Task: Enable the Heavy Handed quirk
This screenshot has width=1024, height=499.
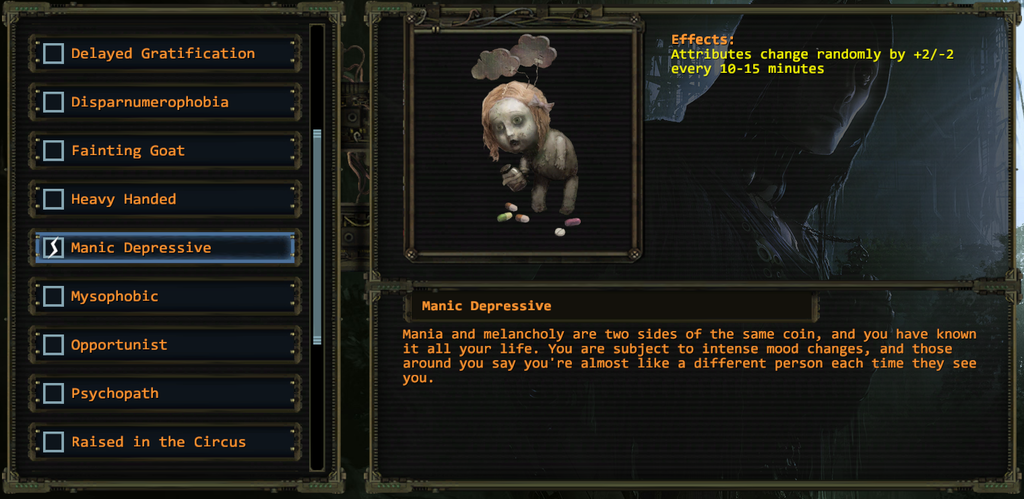Action: [x=53, y=199]
